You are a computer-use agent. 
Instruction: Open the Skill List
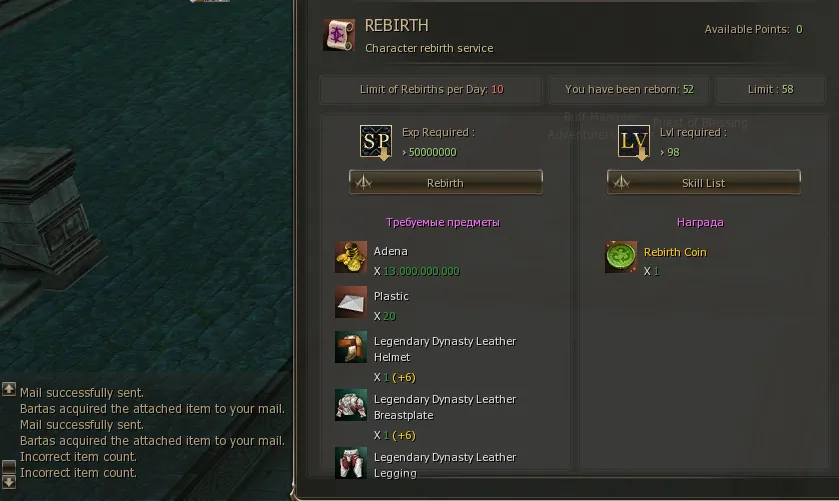click(x=703, y=183)
